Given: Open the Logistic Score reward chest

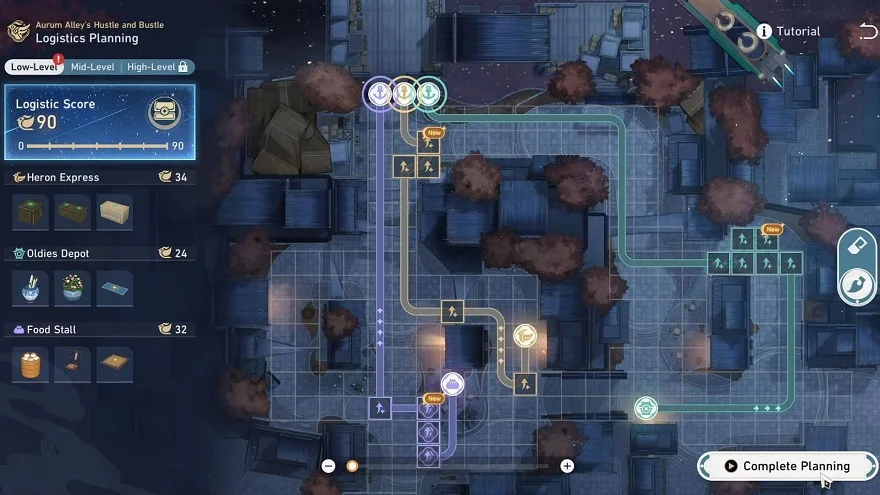Looking at the screenshot, I should 164,113.
